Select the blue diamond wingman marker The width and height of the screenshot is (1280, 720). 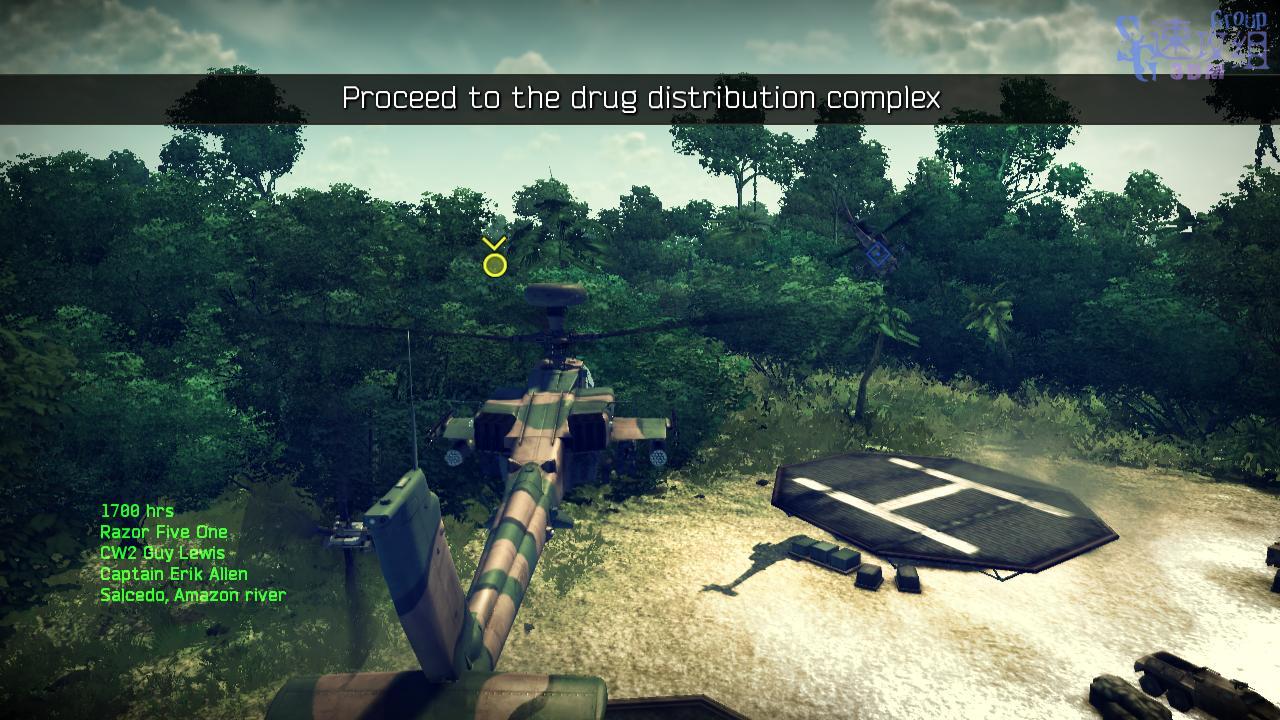(878, 256)
